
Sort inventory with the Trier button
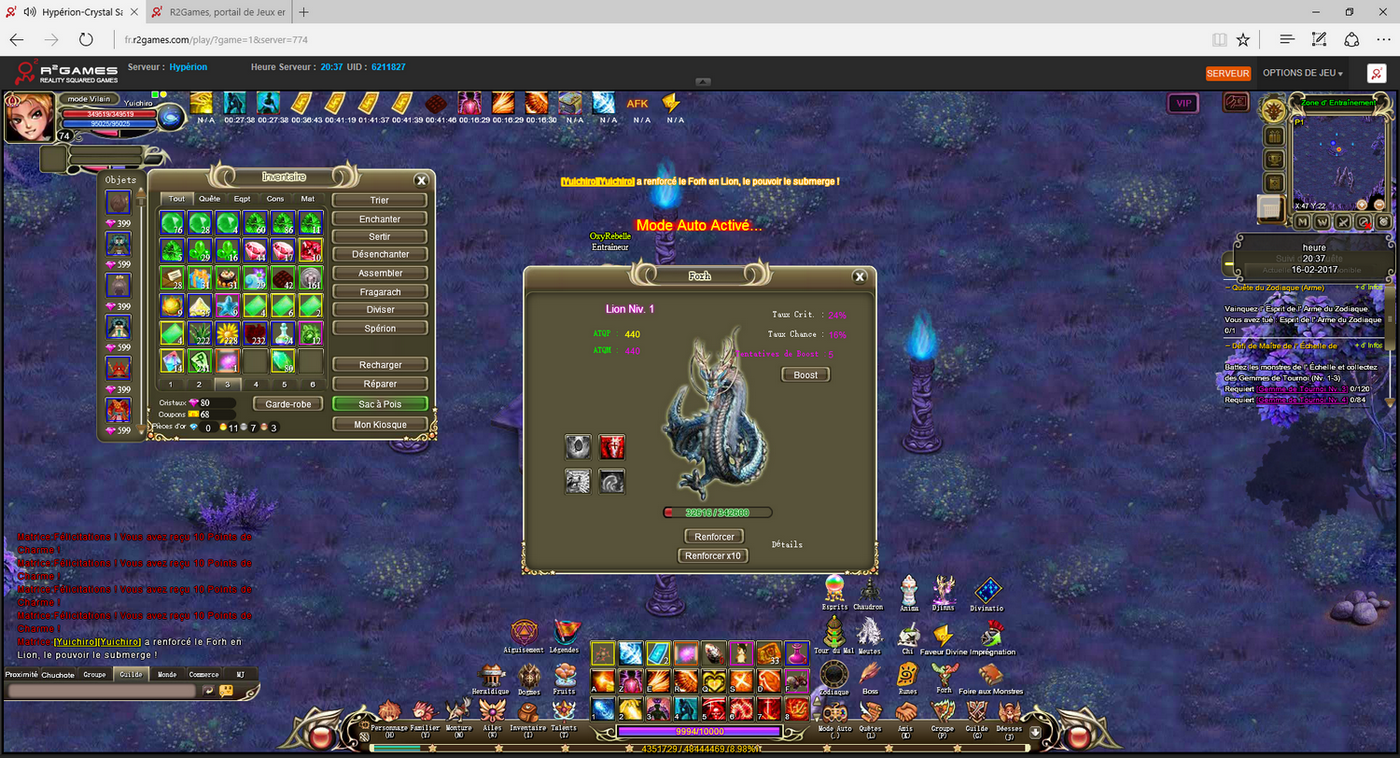[x=380, y=200]
